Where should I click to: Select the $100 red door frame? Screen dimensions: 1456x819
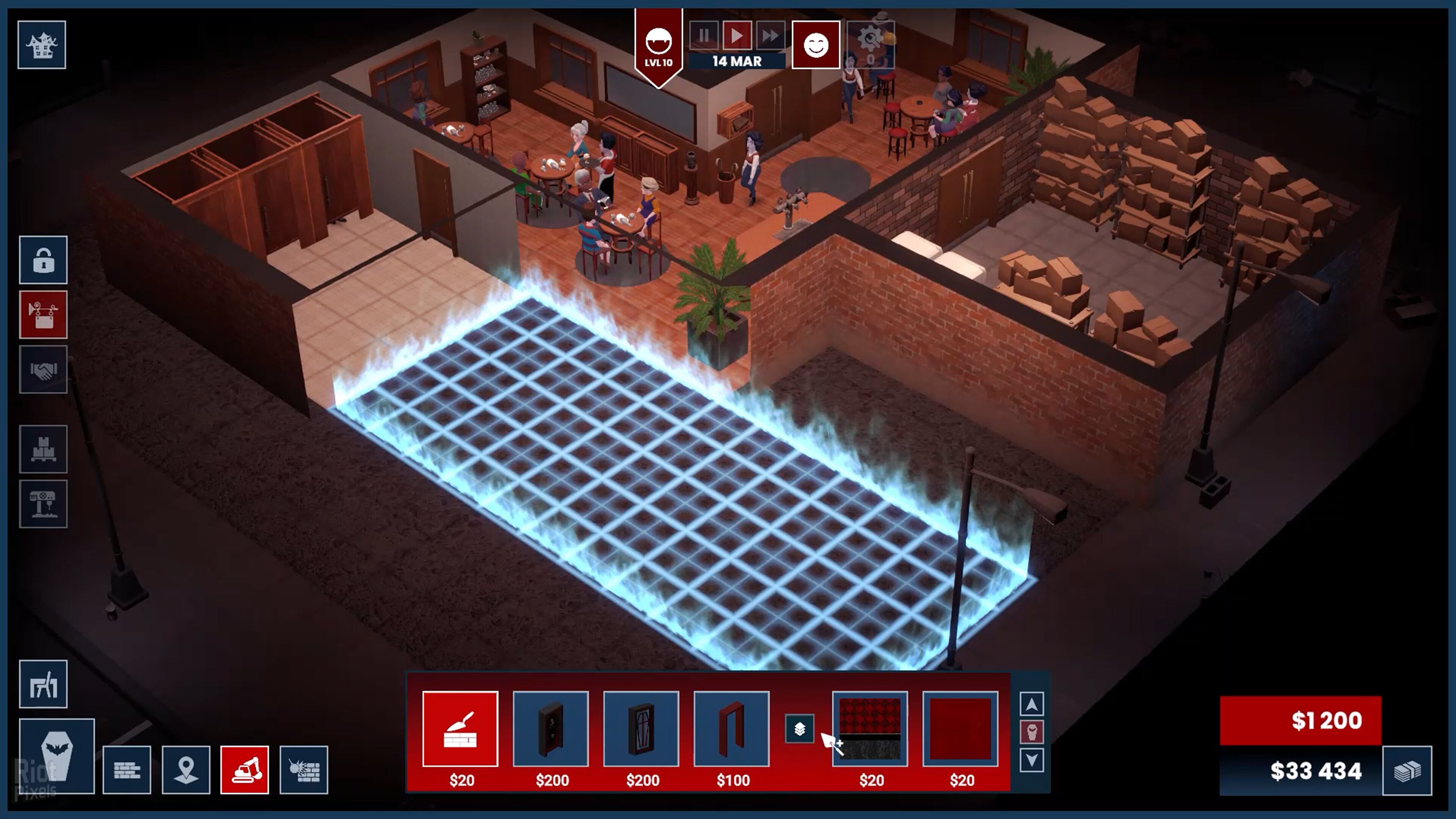731,729
